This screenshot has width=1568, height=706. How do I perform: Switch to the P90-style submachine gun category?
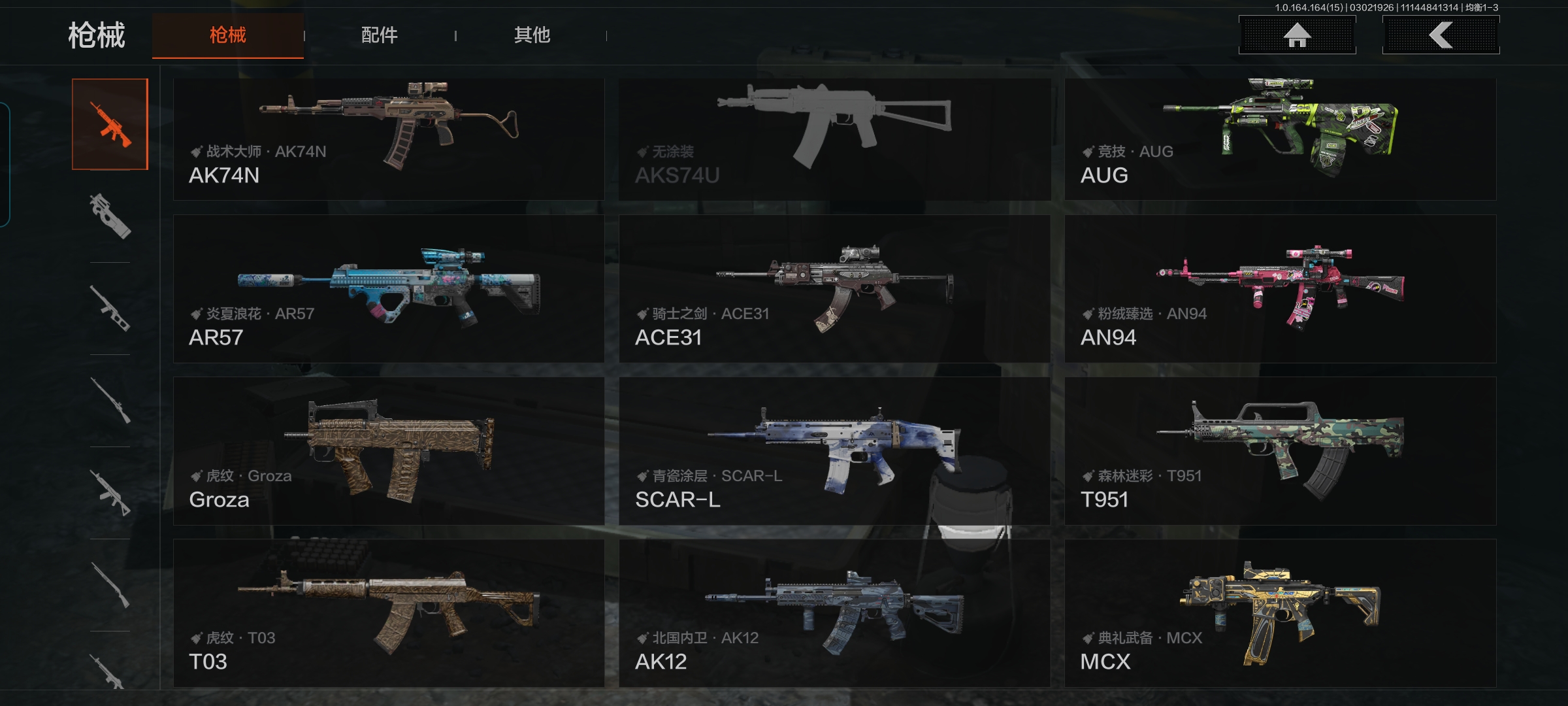(110, 216)
